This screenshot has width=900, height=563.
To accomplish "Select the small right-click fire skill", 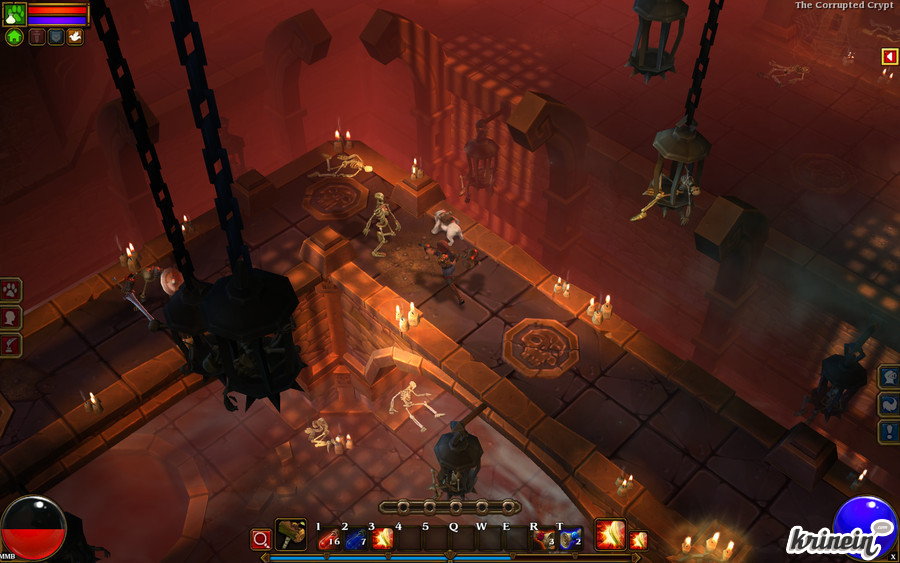I will (638, 541).
